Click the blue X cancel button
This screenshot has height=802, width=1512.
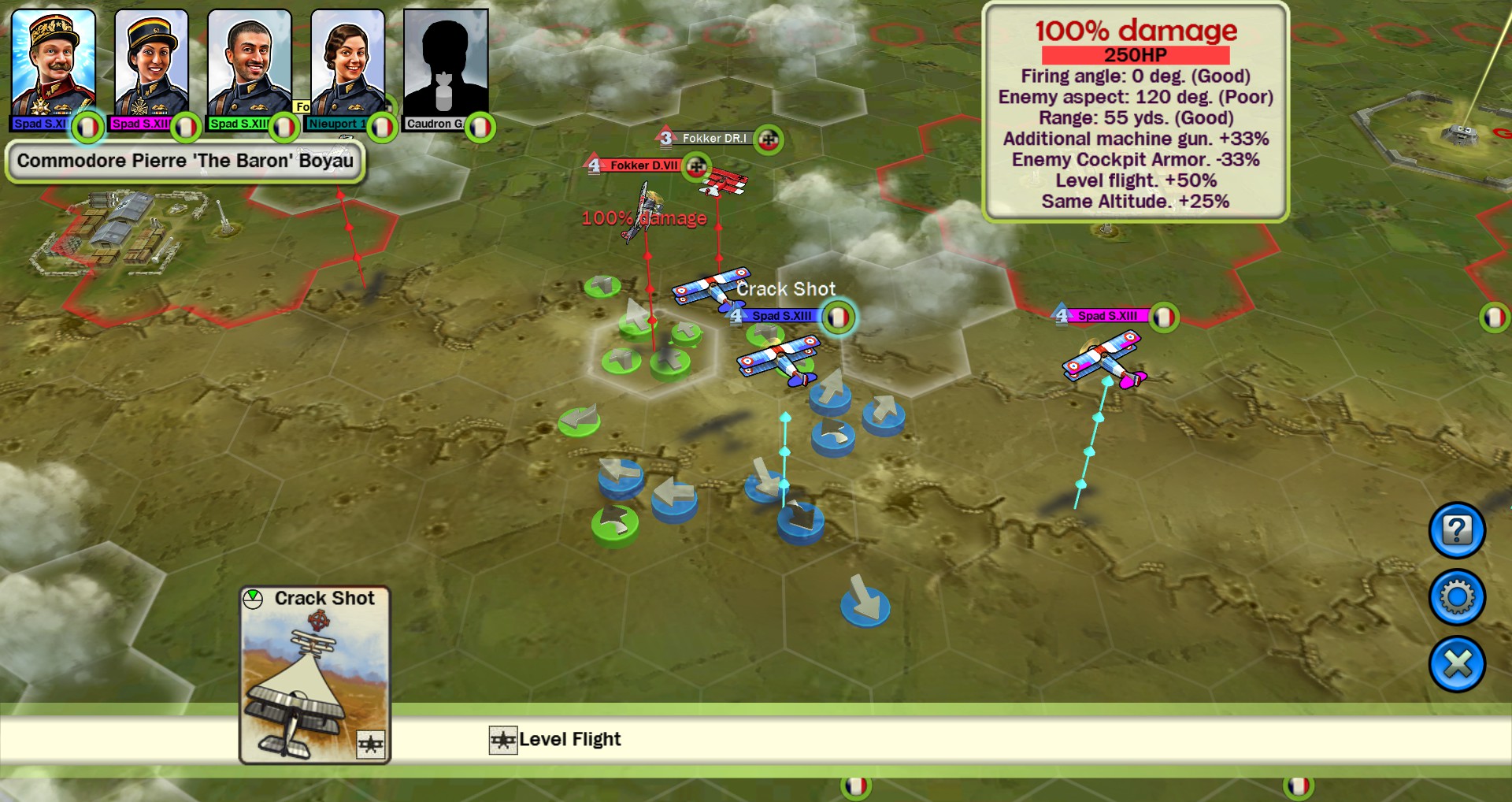tap(1457, 664)
